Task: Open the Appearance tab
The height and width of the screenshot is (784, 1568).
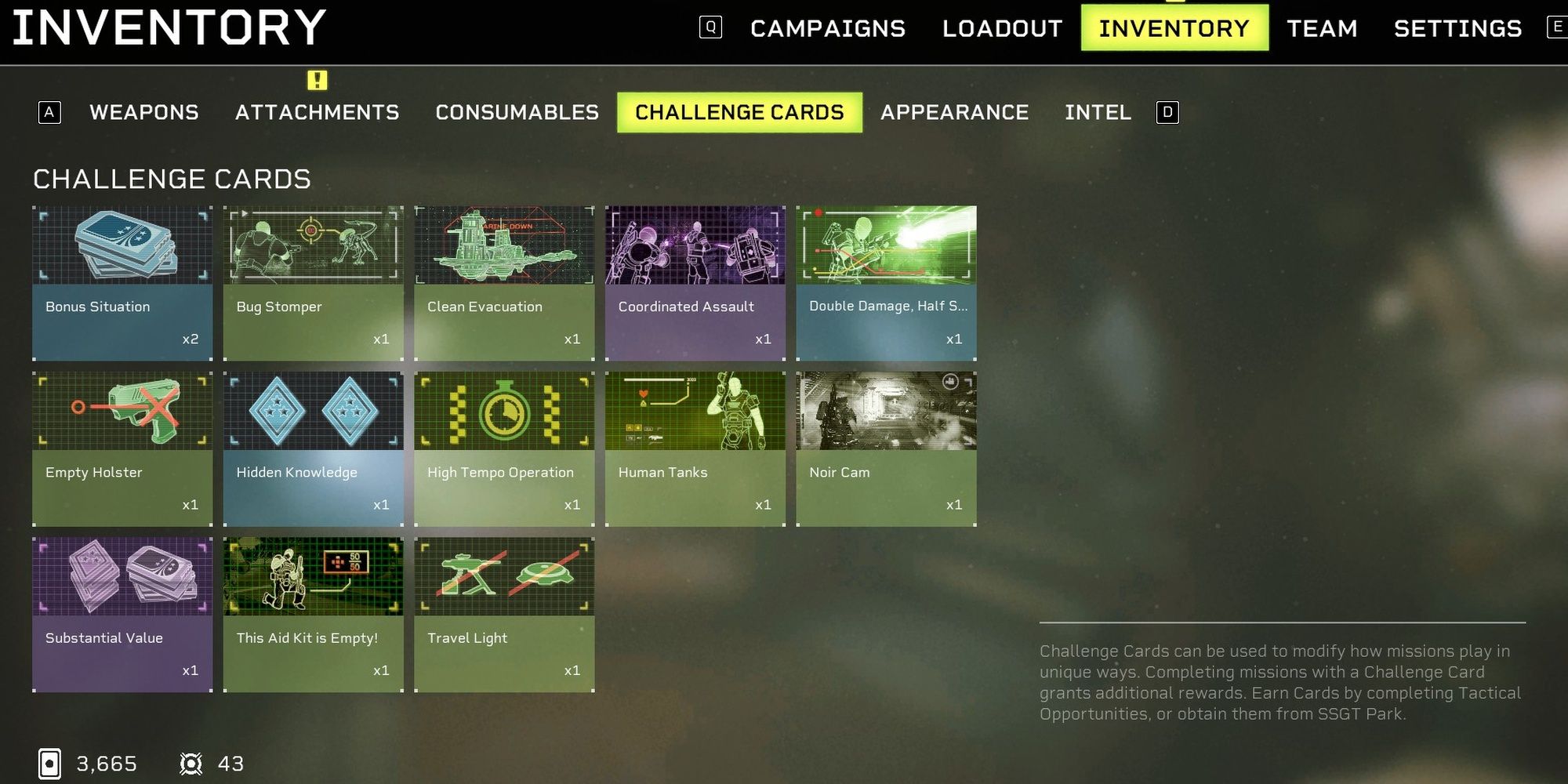Action: (x=955, y=112)
